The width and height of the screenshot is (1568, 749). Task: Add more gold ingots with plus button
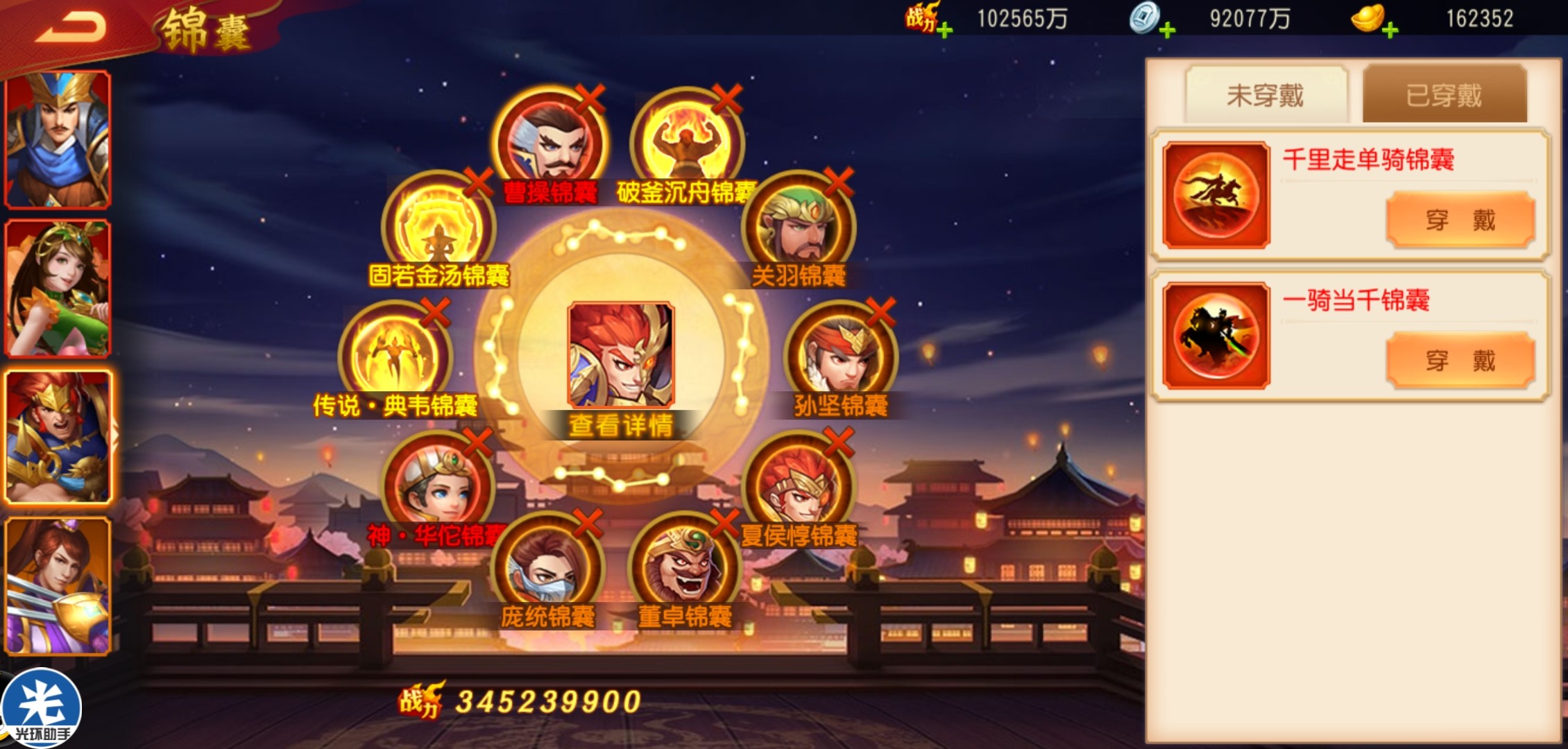click(1390, 31)
